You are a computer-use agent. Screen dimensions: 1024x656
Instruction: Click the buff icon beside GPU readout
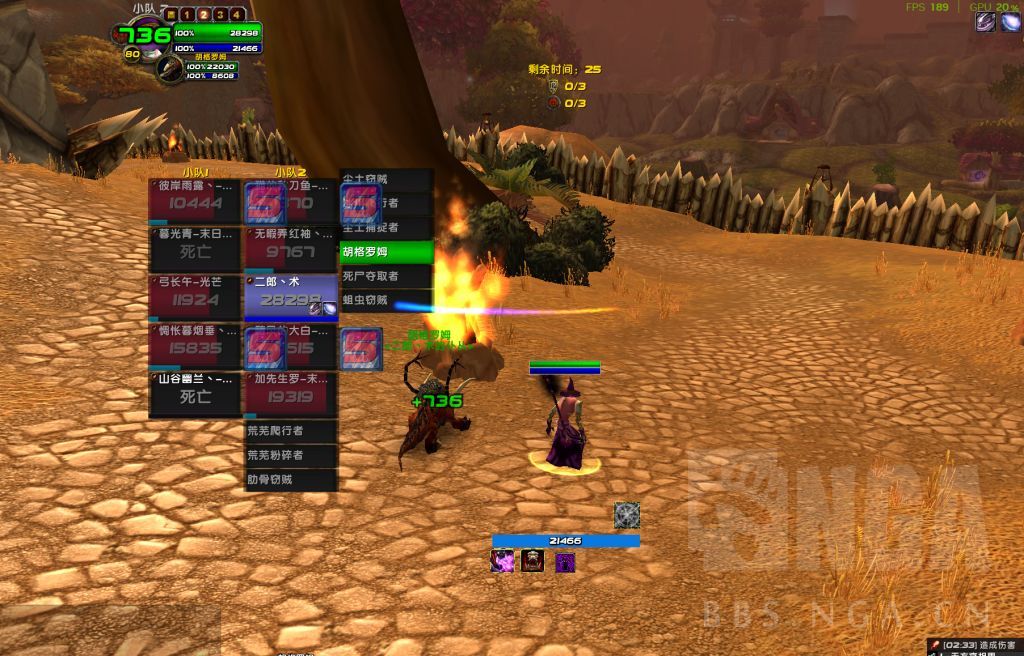click(986, 22)
